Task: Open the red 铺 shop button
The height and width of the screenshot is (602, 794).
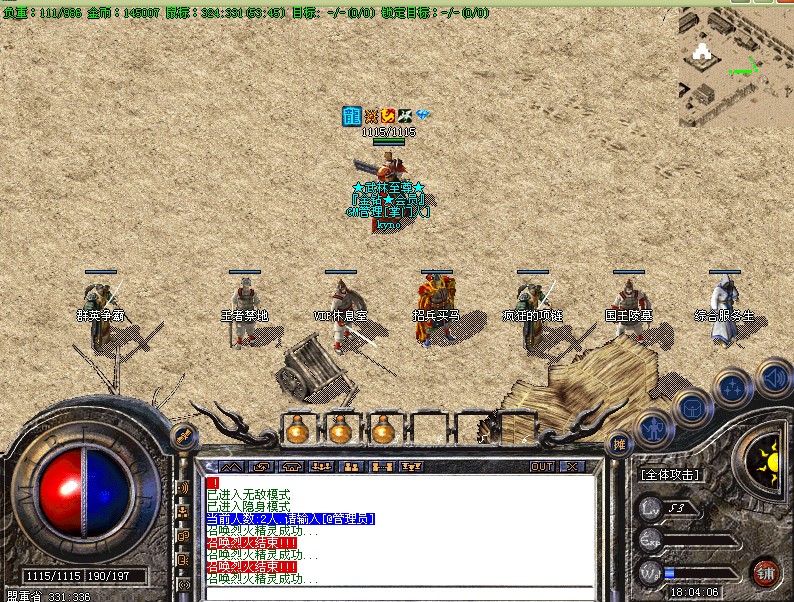Action: point(766,573)
